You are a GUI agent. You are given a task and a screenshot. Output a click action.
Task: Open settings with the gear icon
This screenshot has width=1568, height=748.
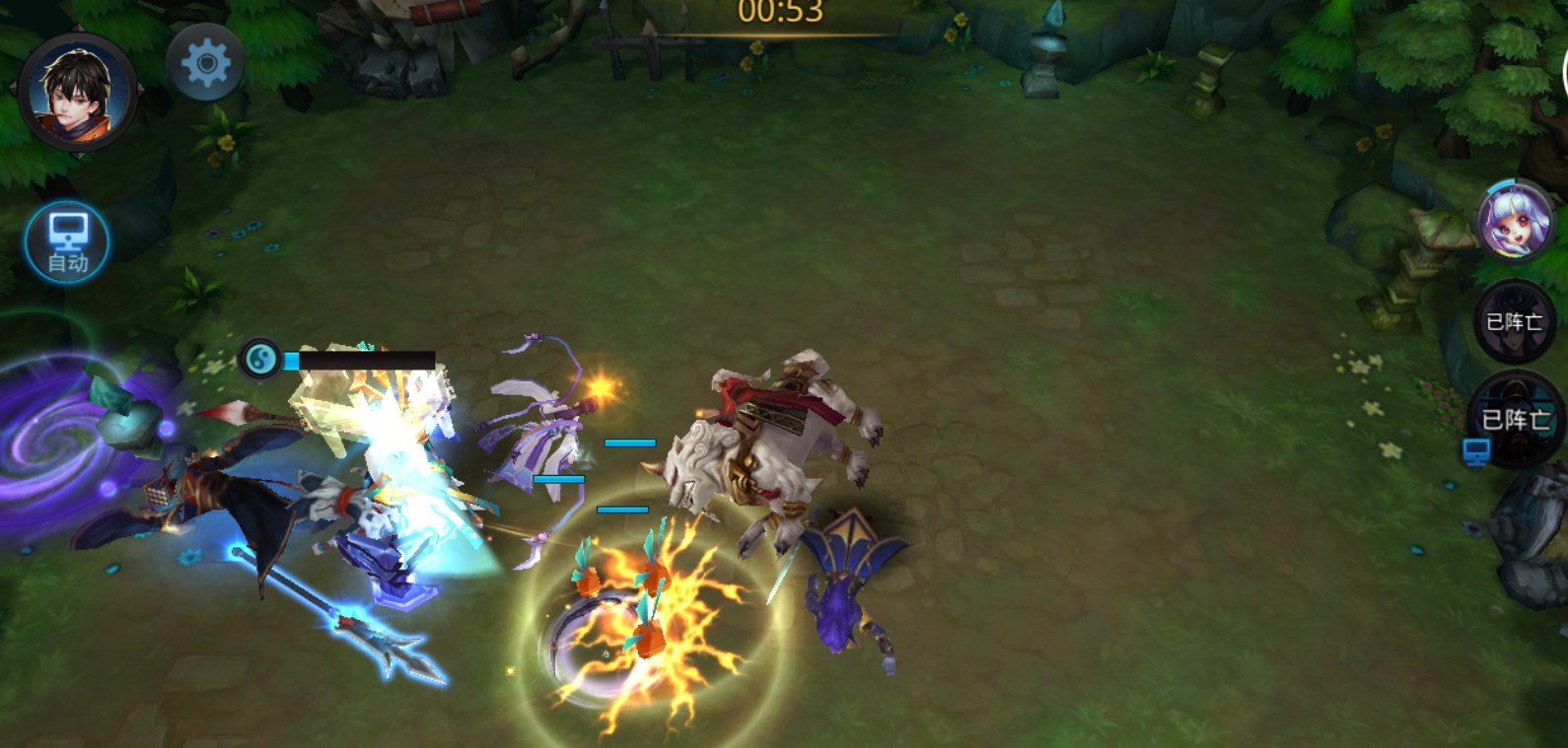pos(206,64)
